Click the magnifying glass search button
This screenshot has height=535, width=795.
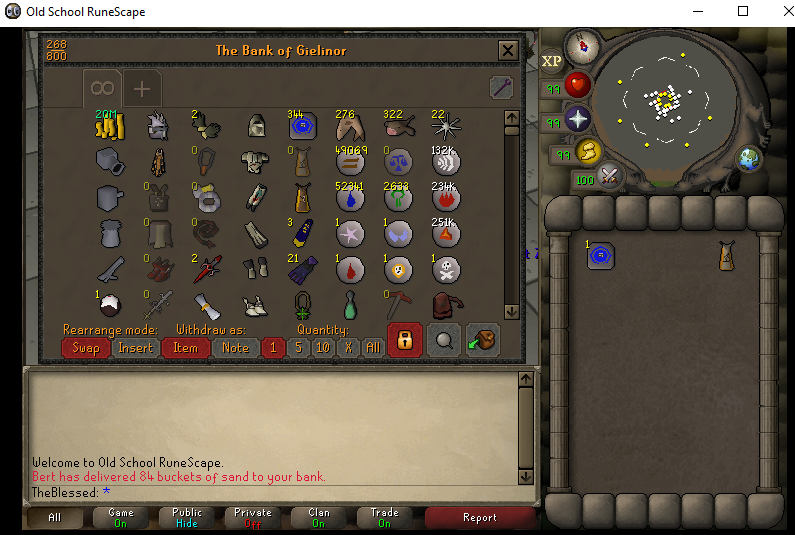click(x=444, y=340)
